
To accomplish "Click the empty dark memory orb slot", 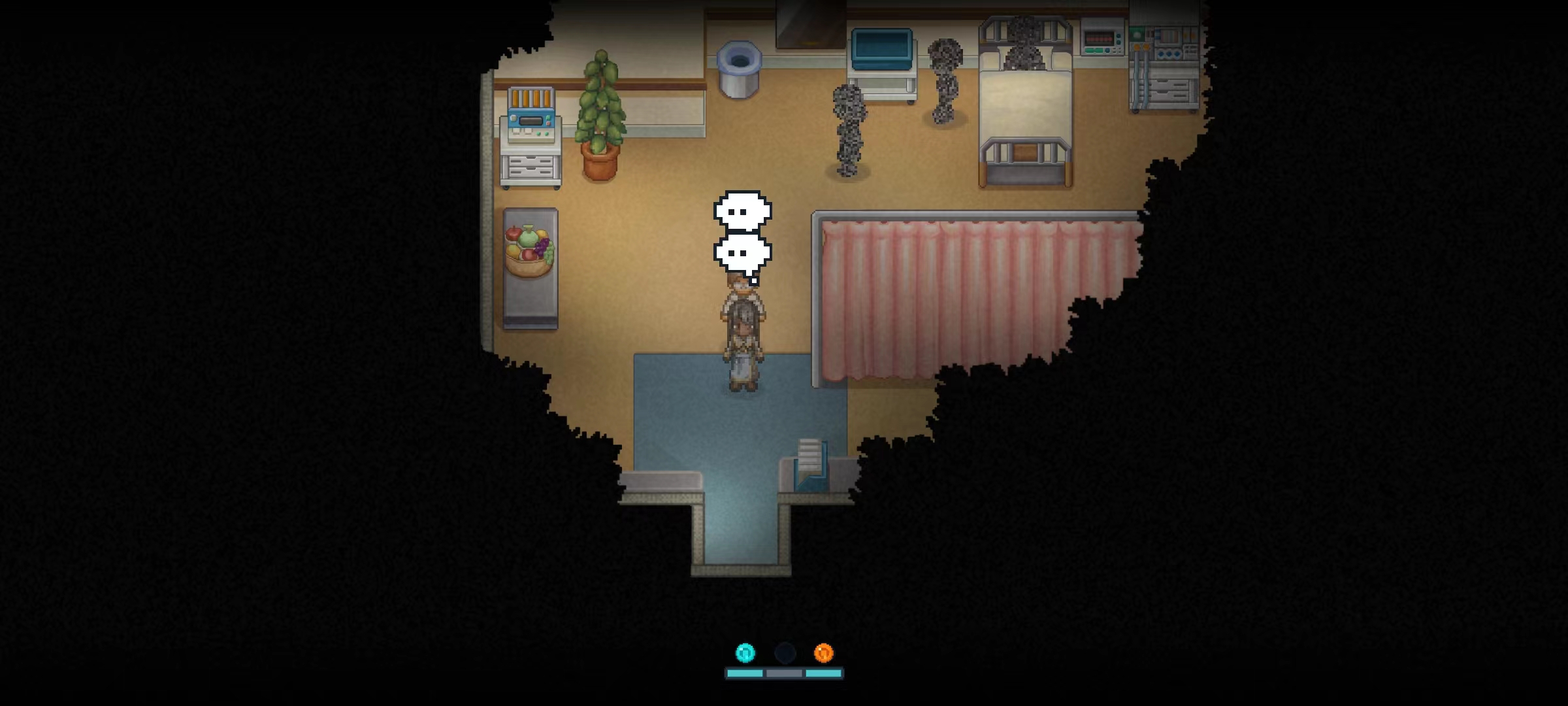I will tap(785, 652).
